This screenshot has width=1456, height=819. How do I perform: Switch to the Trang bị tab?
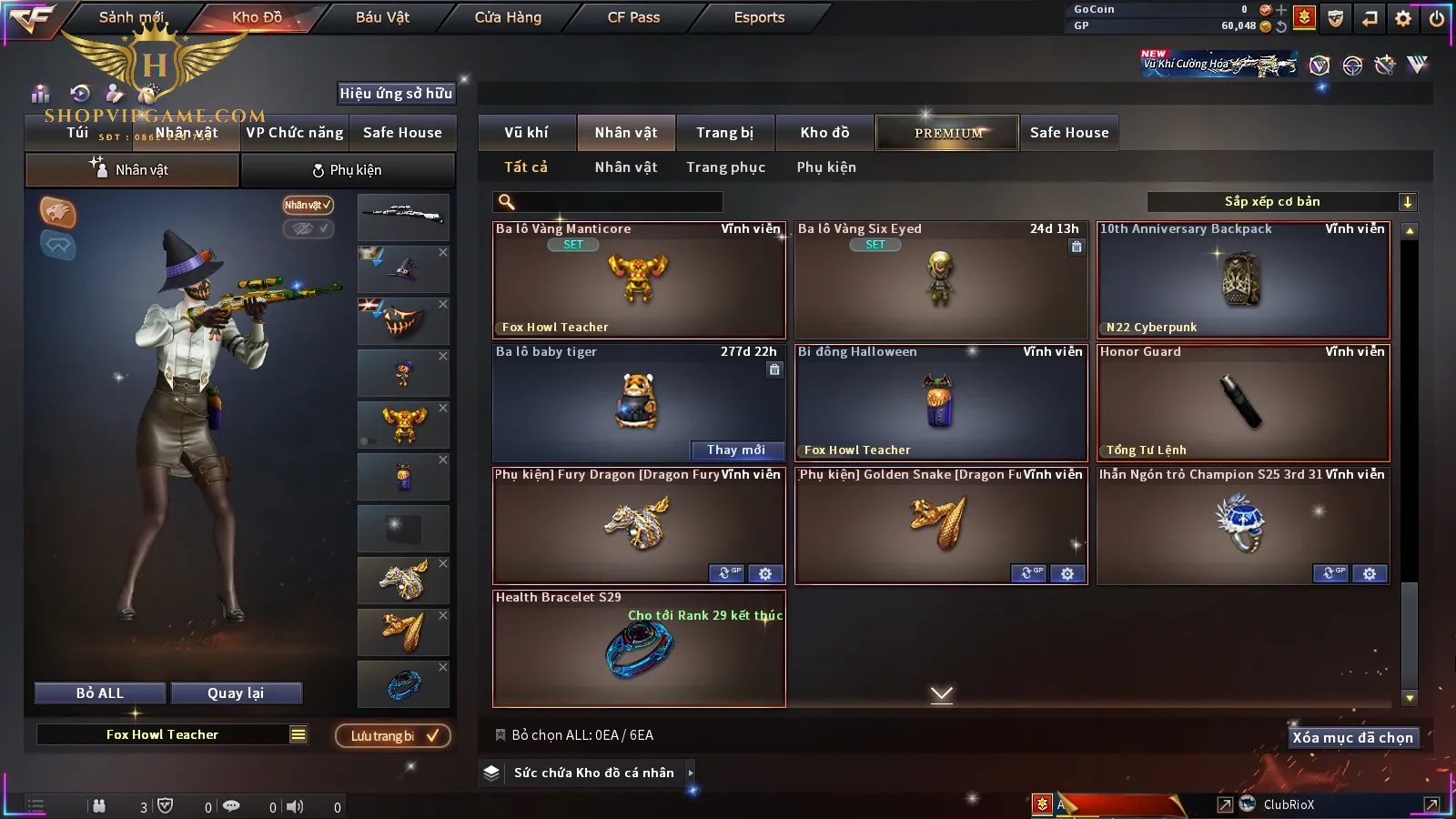(x=724, y=133)
